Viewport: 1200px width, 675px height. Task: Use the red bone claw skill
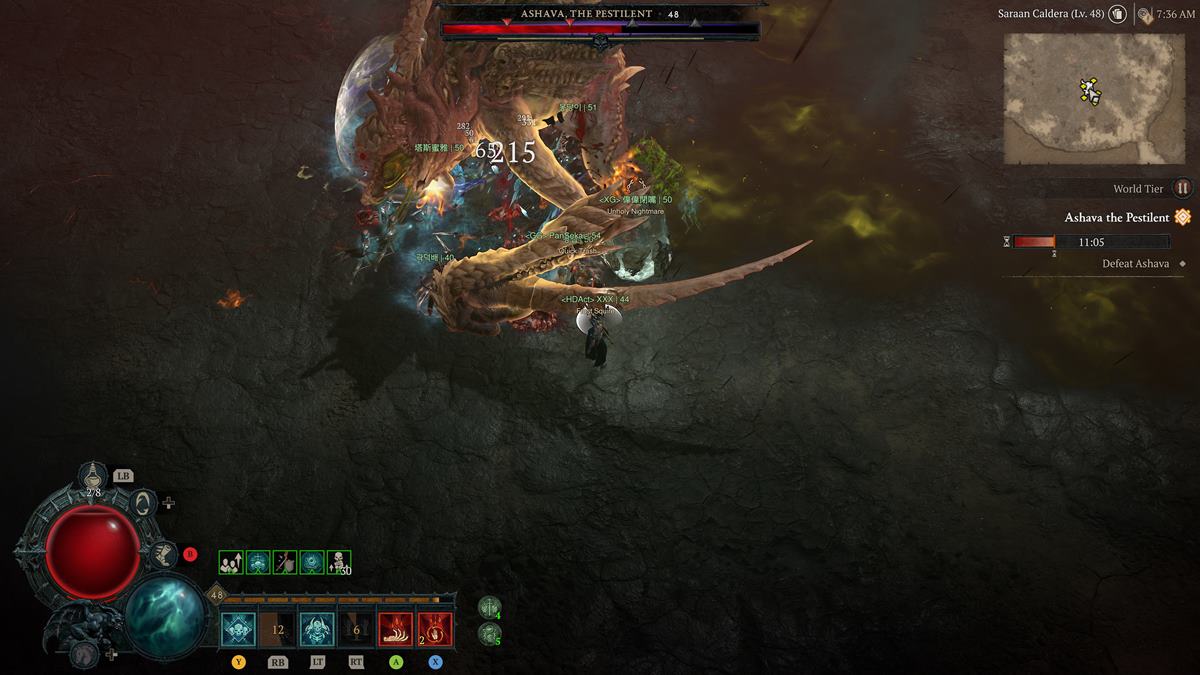[x=396, y=630]
